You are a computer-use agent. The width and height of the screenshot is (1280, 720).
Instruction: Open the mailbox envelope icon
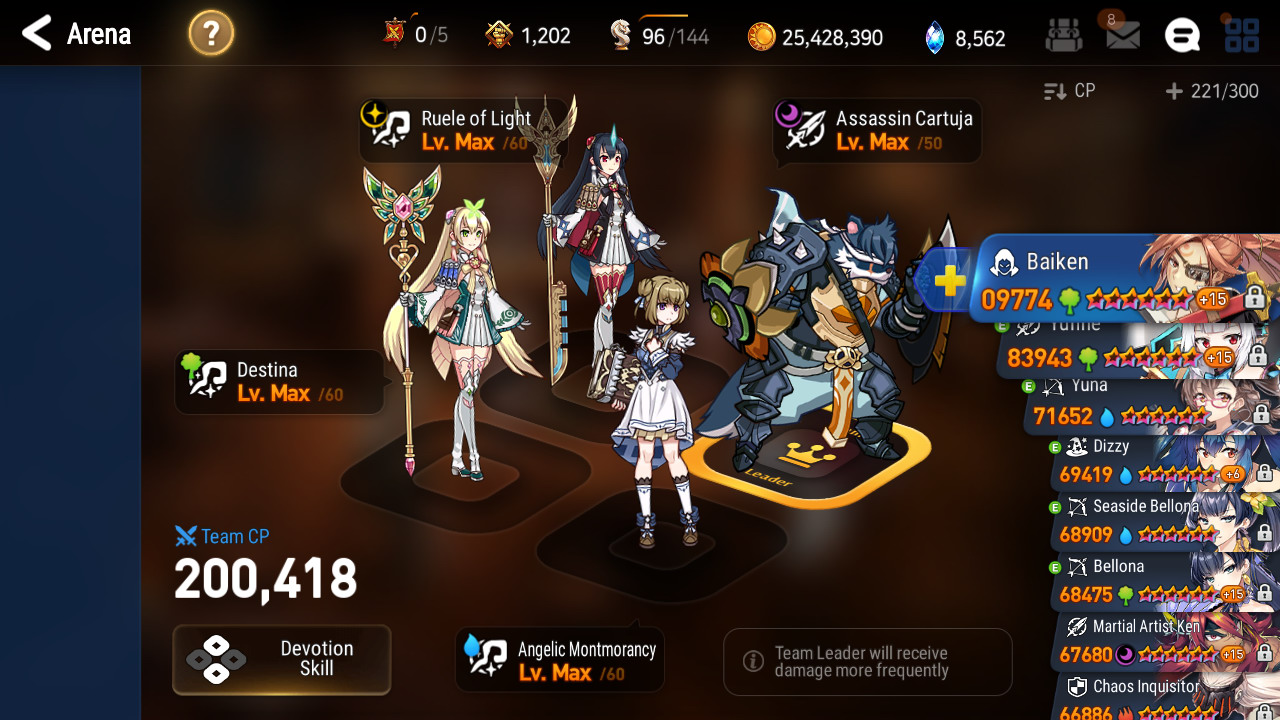[x=1122, y=36]
